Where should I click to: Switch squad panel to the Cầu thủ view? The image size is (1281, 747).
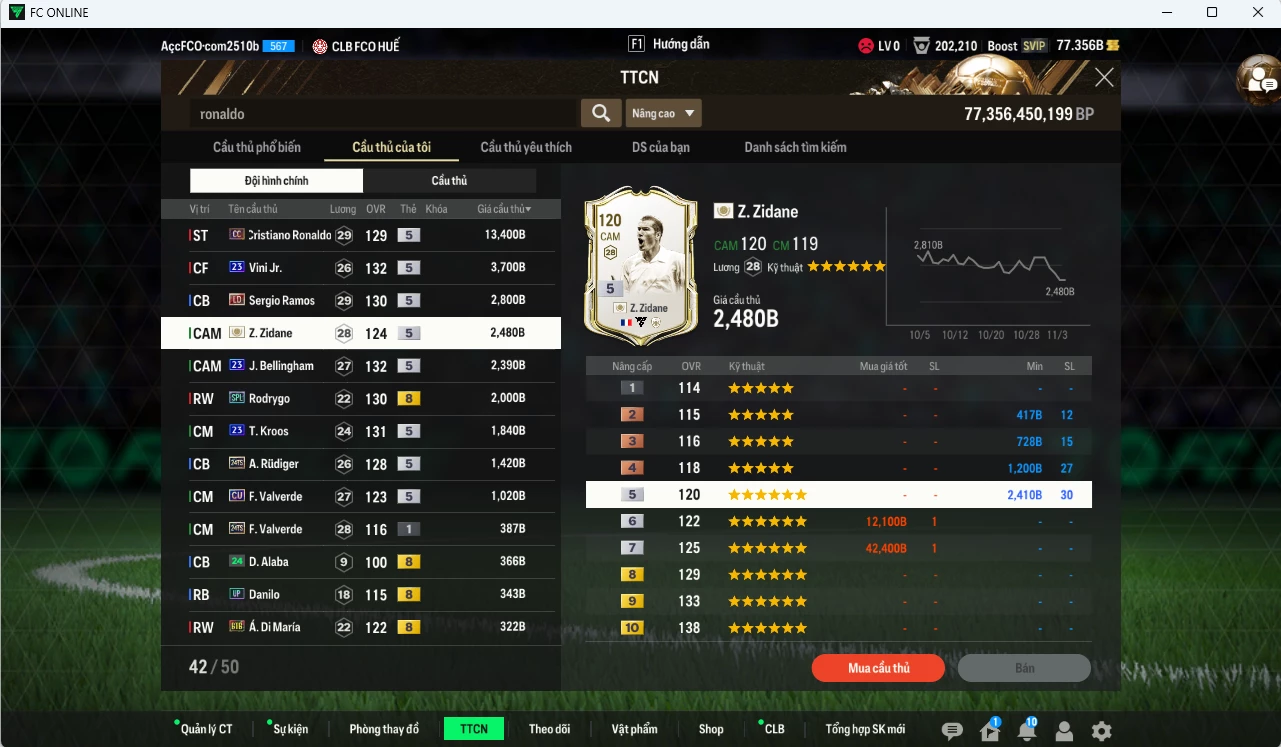(x=449, y=181)
